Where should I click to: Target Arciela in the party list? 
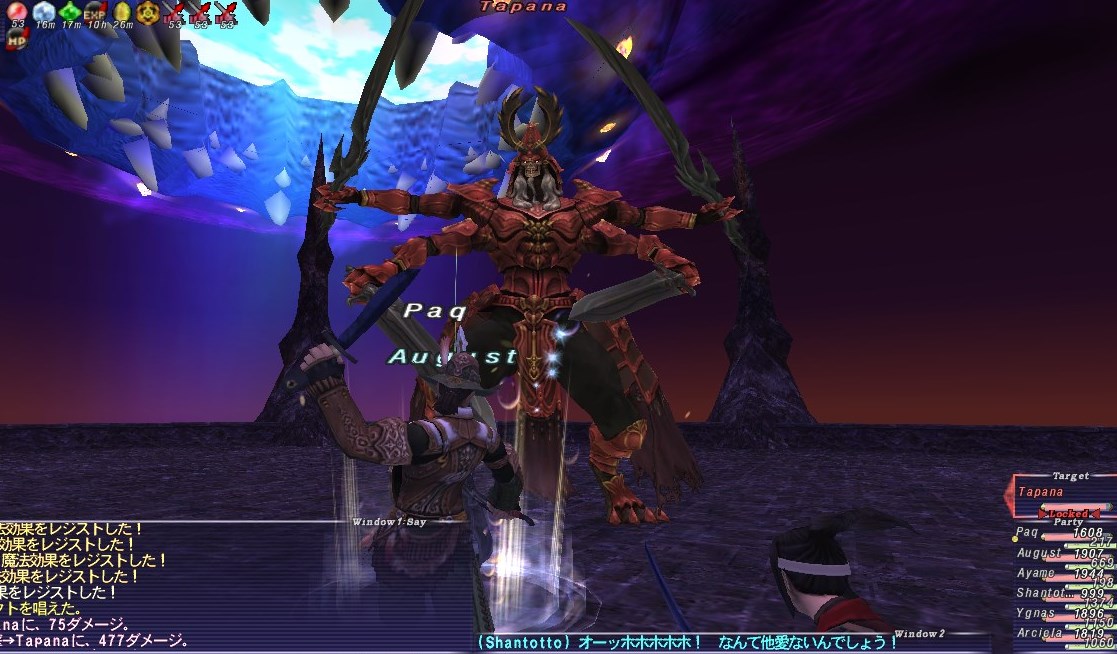(1040, 633)
